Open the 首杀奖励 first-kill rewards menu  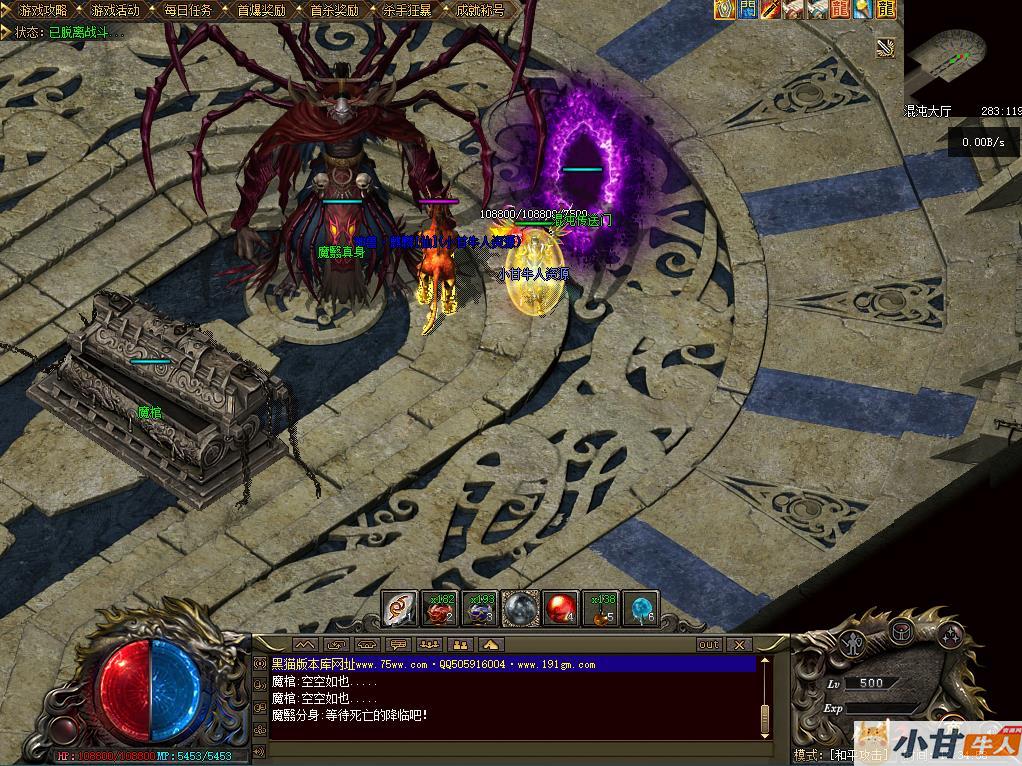tap(334, 11)
